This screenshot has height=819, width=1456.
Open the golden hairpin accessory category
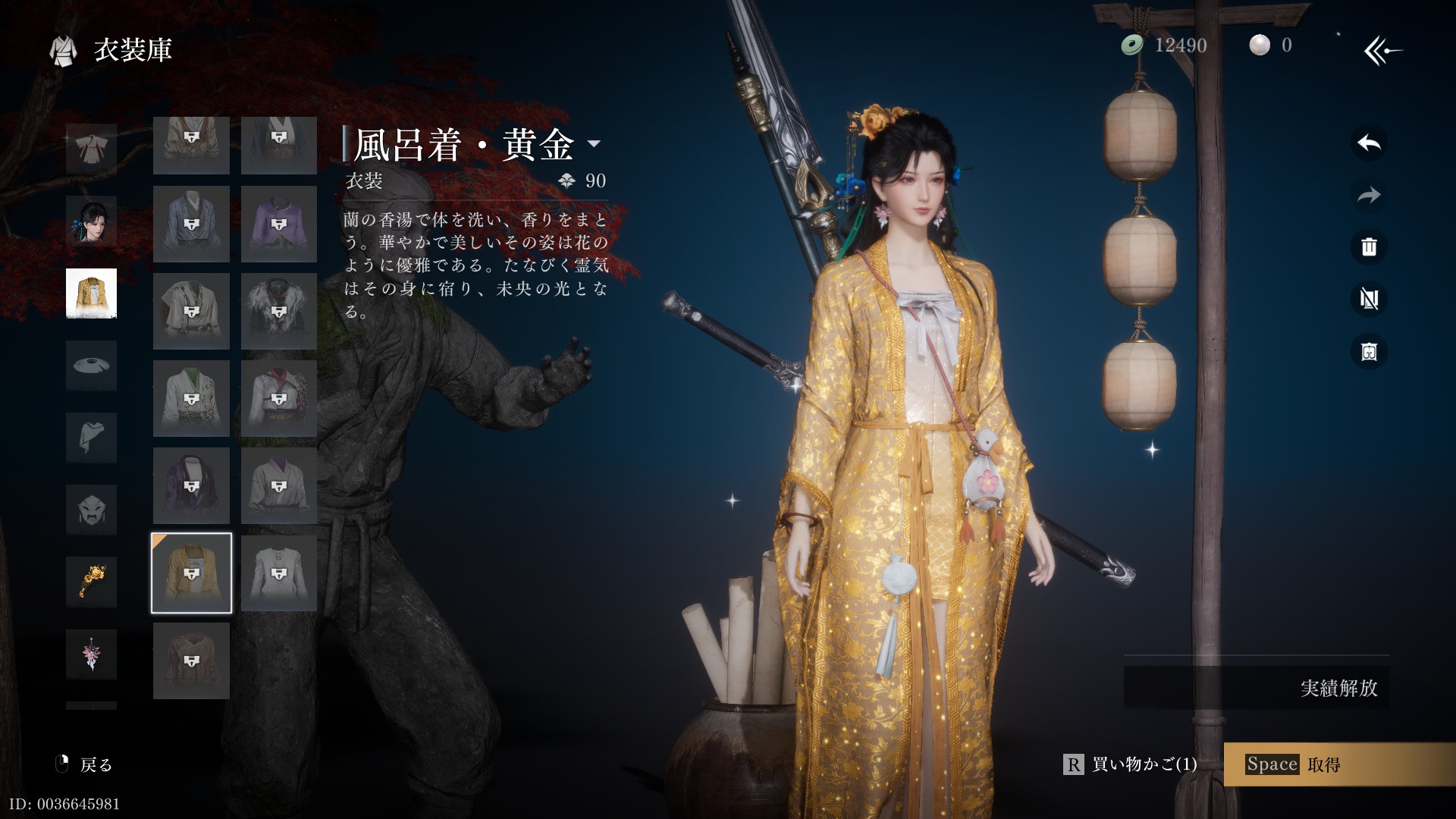coord(91,582)
